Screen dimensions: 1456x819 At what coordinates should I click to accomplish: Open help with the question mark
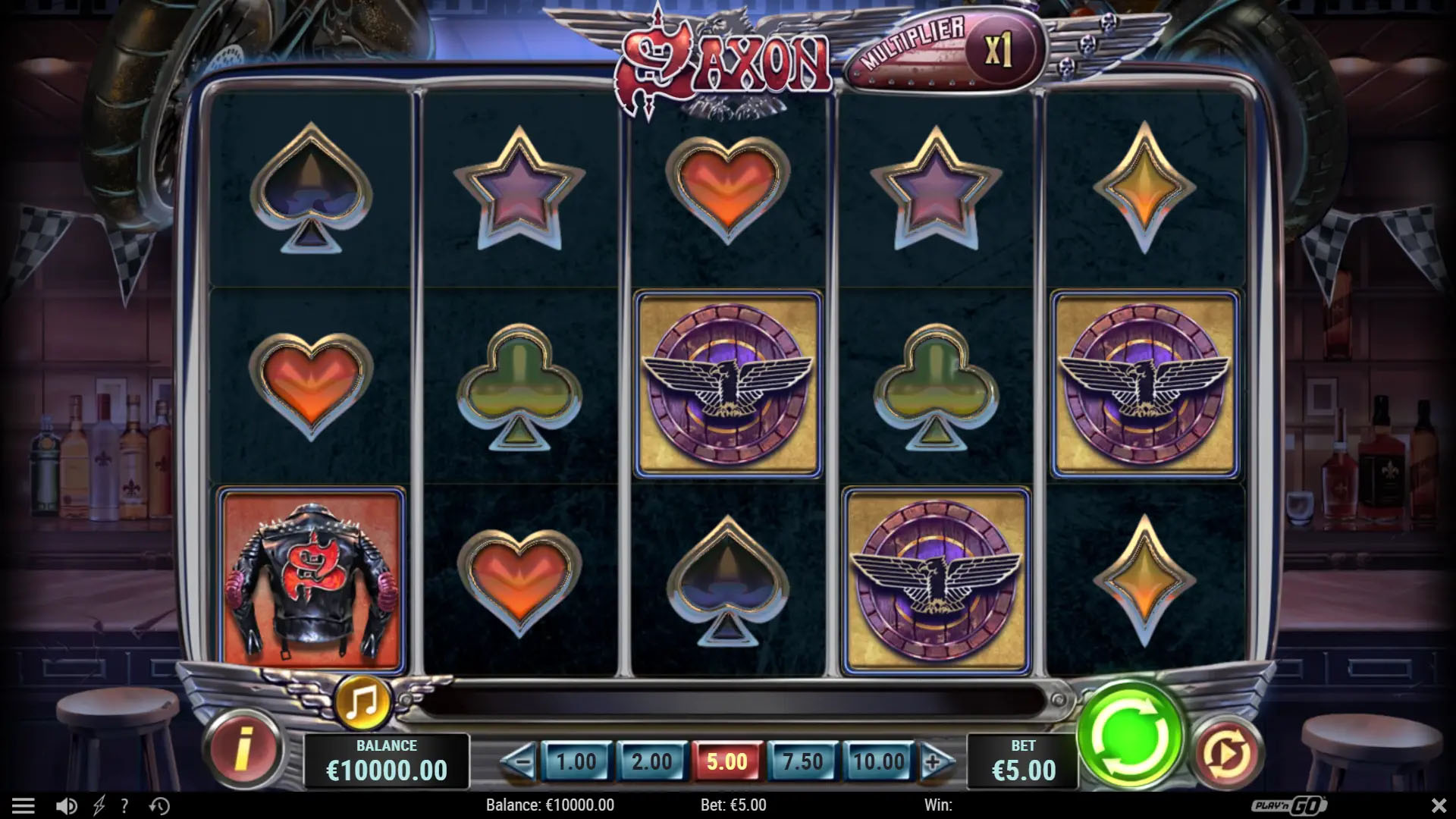pyautogui.click(x=124, y=805)
